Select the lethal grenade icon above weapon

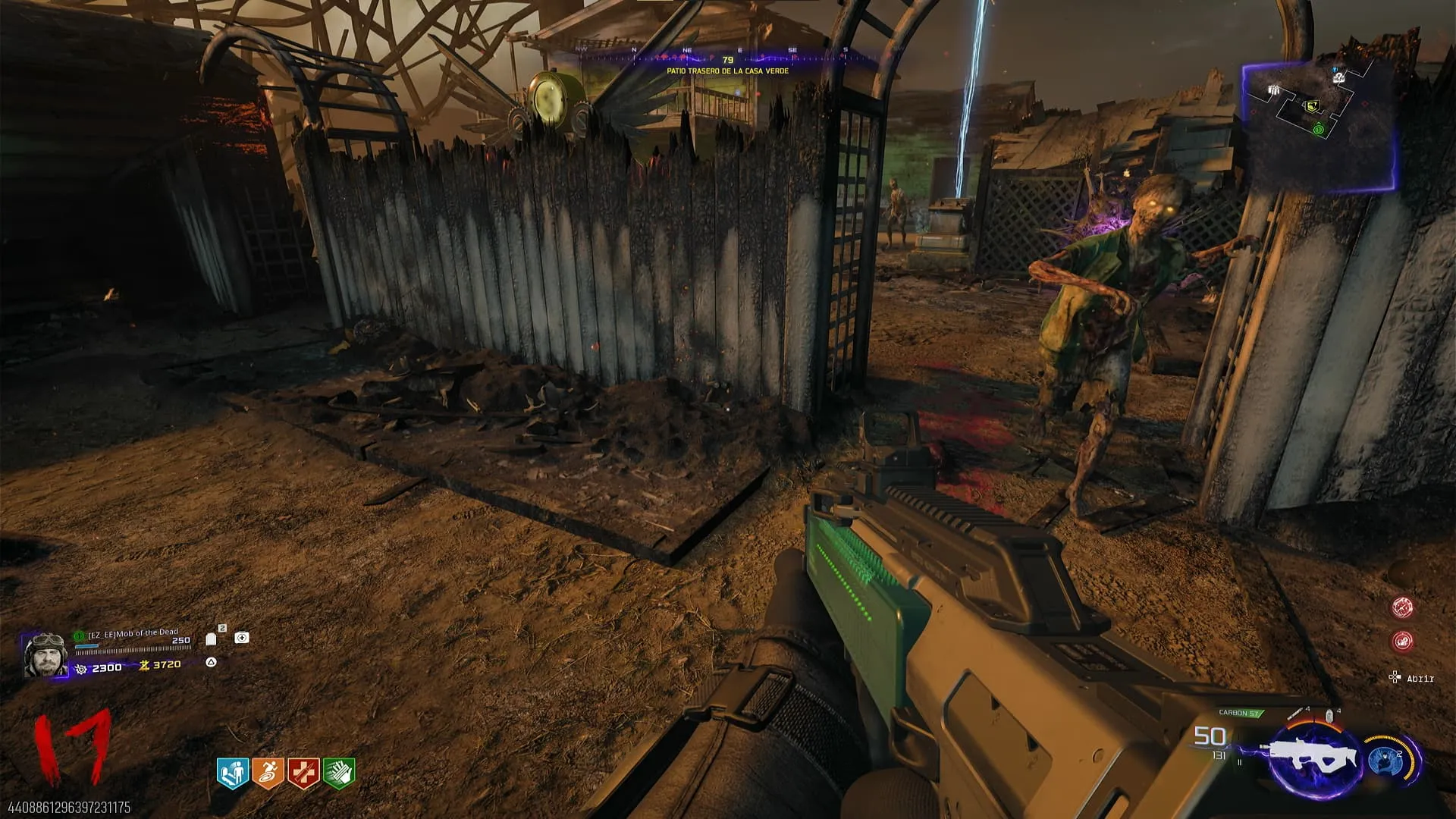click(x=1329, y=715)
